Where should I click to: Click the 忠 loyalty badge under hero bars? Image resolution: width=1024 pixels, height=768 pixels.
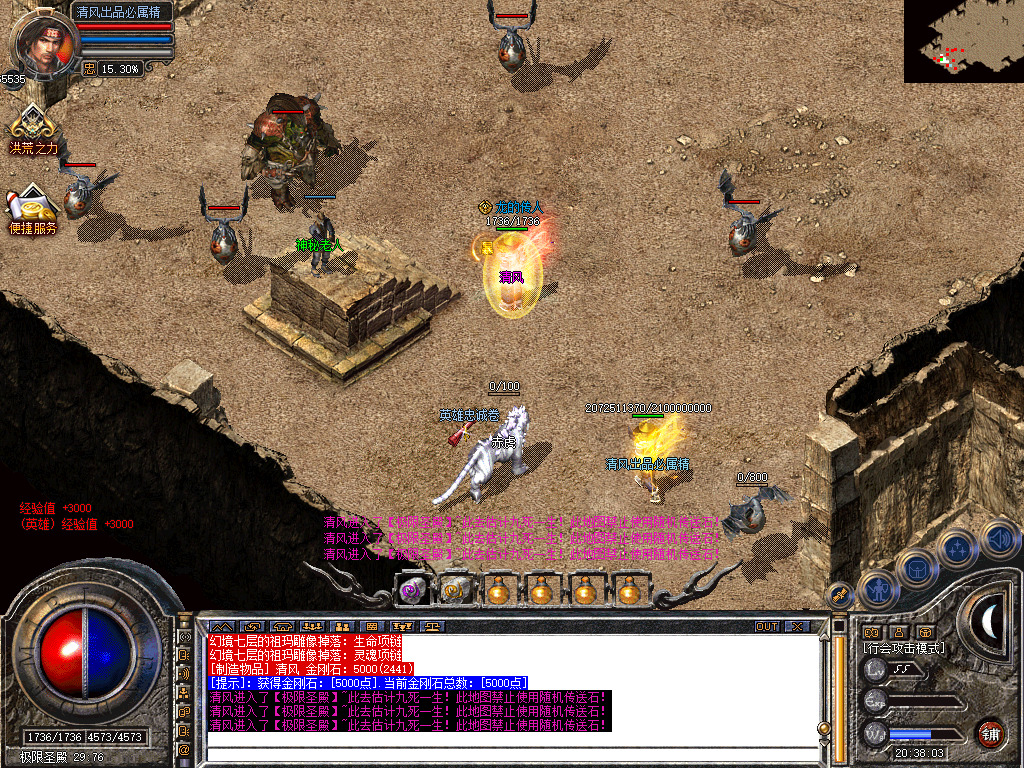click(x=89, y=69)
